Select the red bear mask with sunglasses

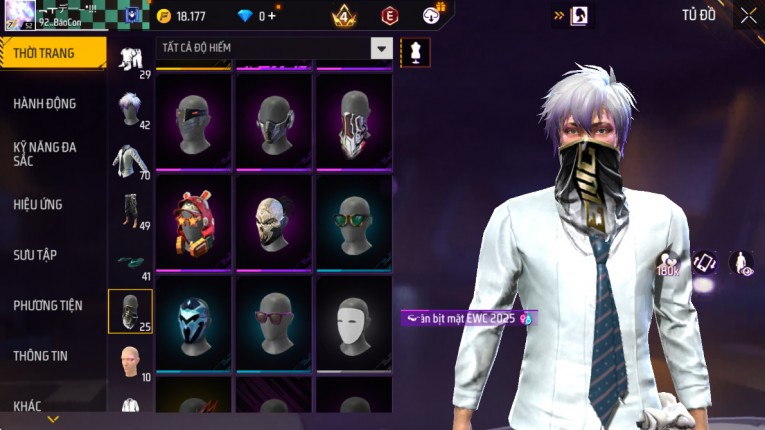pos(194,221)
